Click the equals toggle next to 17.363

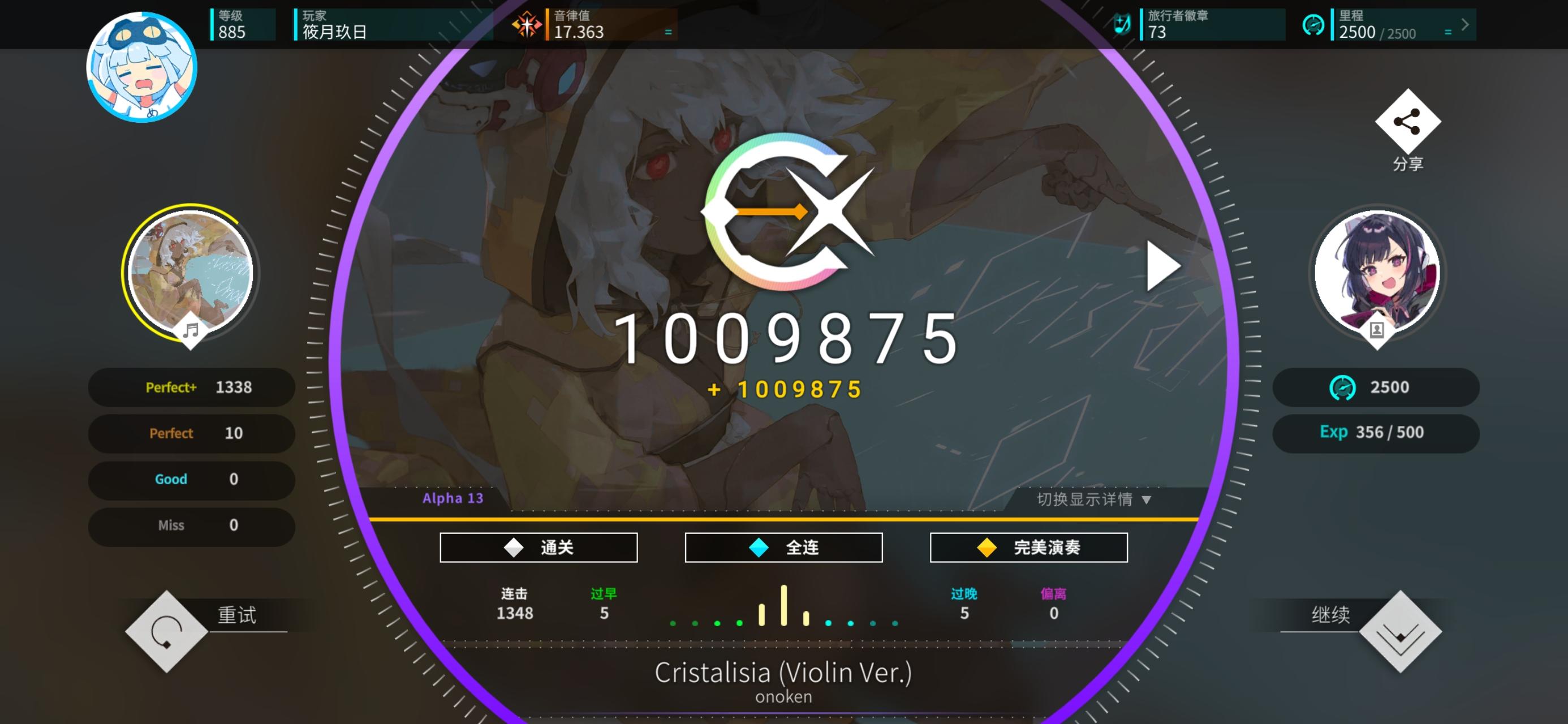click(x=667, y=32)
